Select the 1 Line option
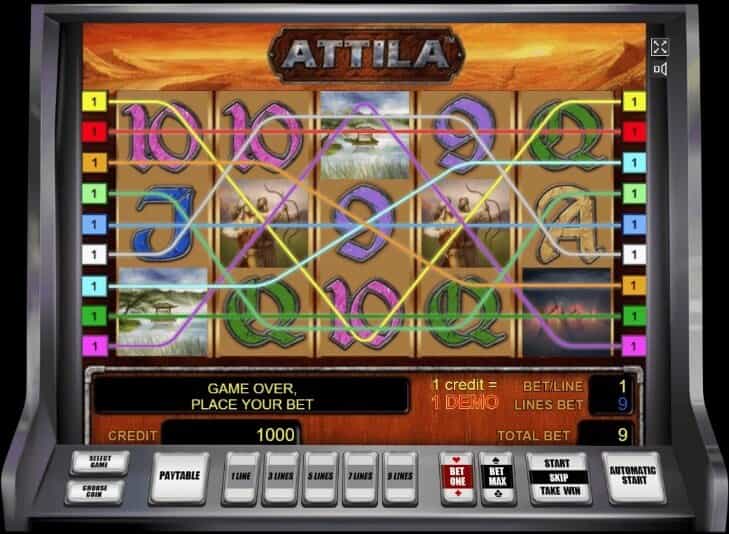 (240, 476)
